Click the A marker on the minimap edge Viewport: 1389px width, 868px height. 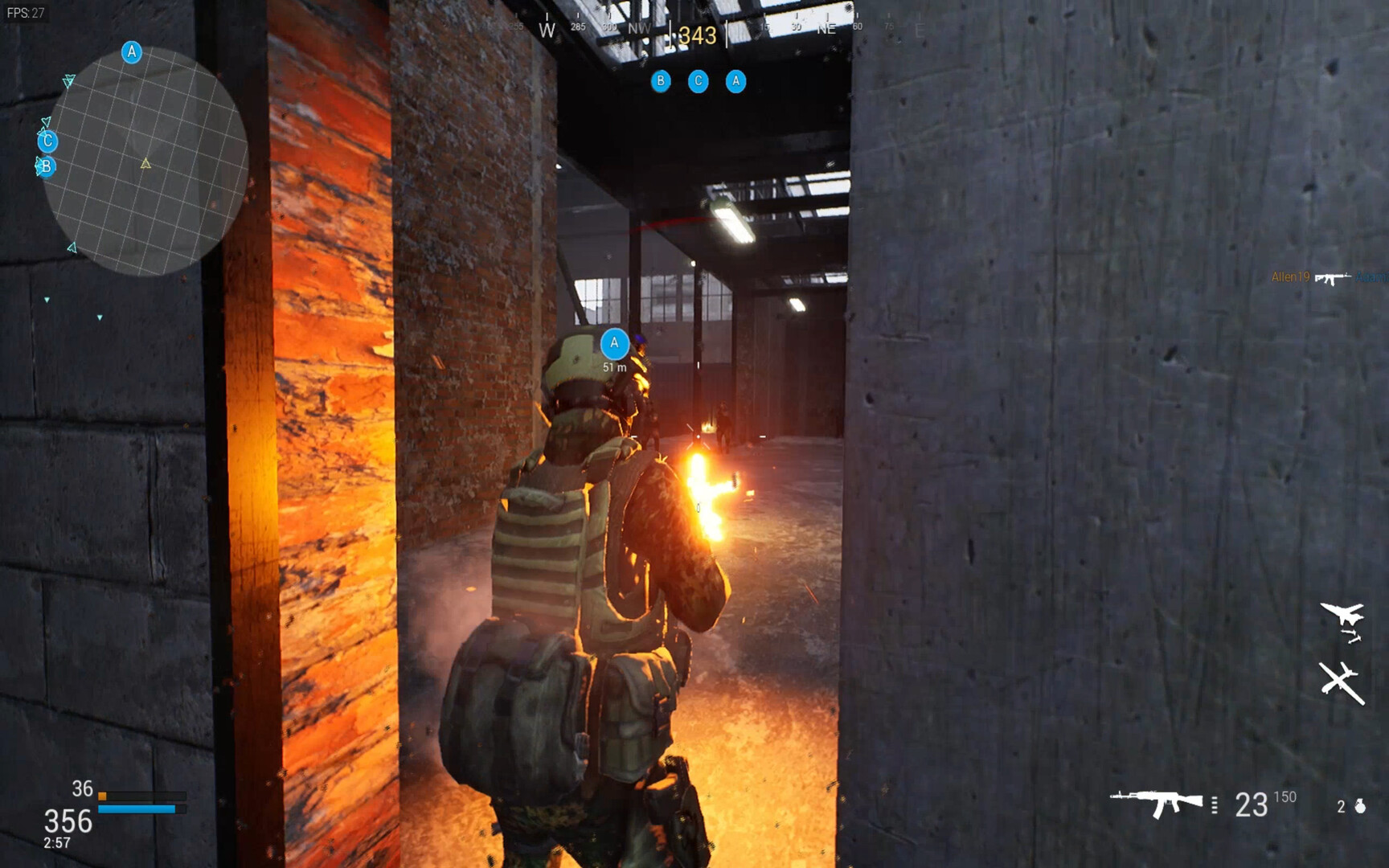point(132,52)
